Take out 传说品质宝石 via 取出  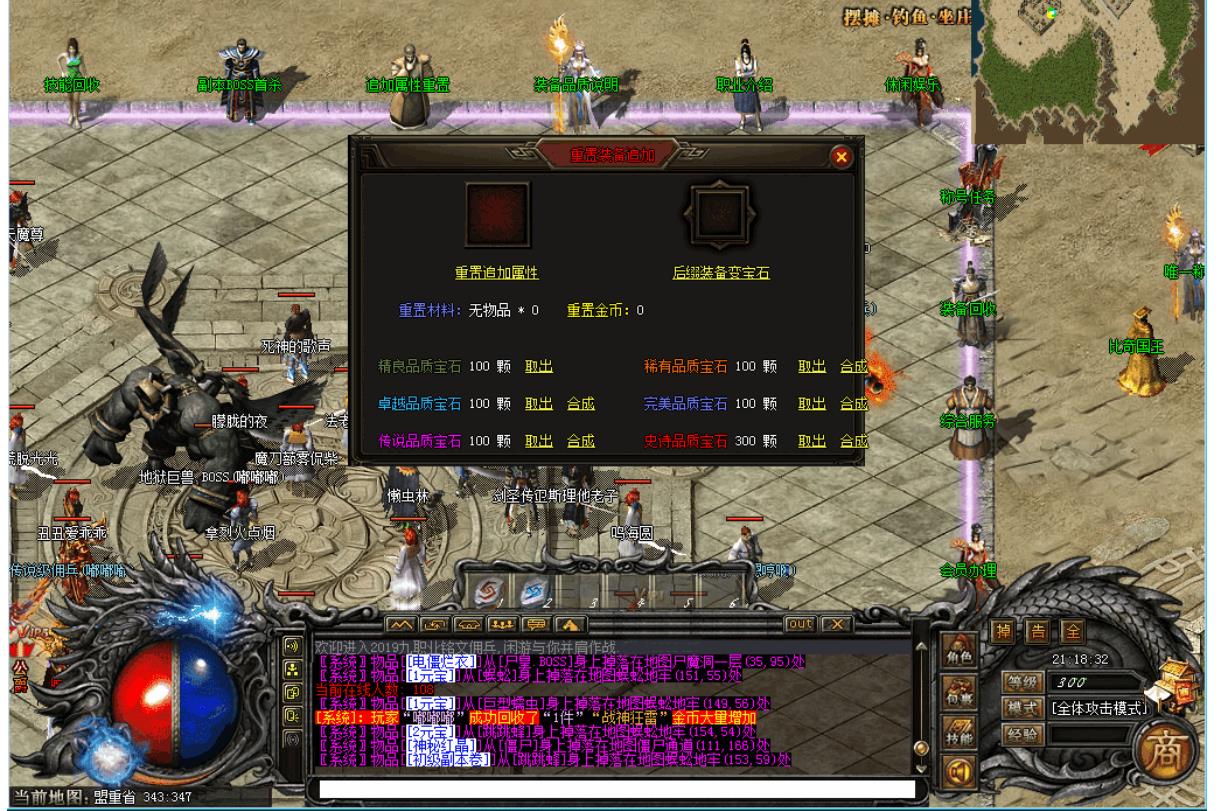(539, 441)
